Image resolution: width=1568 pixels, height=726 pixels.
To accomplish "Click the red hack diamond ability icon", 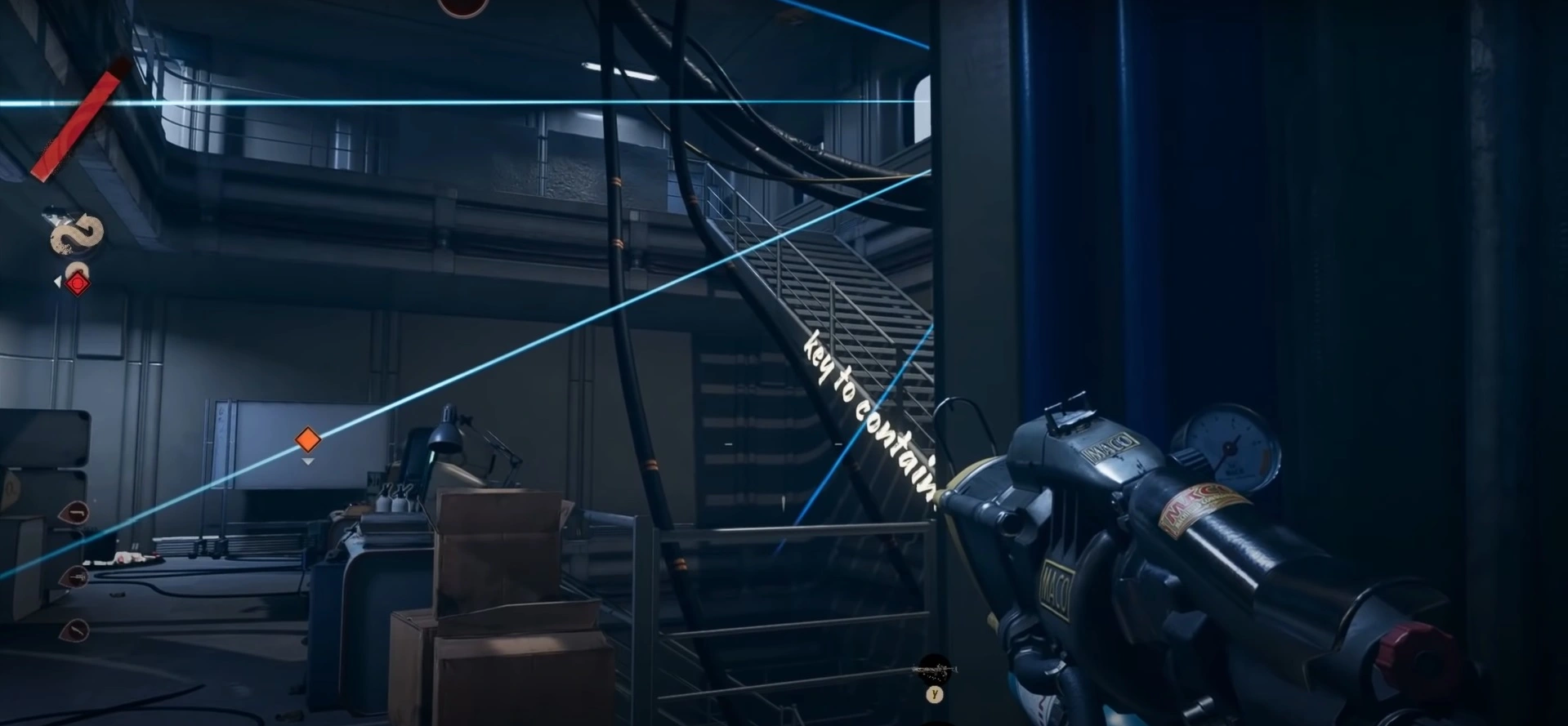I will pos(78,283).
